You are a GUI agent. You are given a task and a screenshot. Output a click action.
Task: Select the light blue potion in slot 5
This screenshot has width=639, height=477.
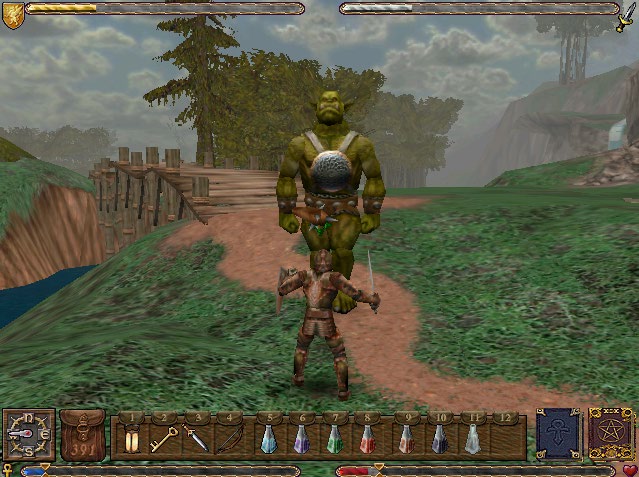(268, 438)
